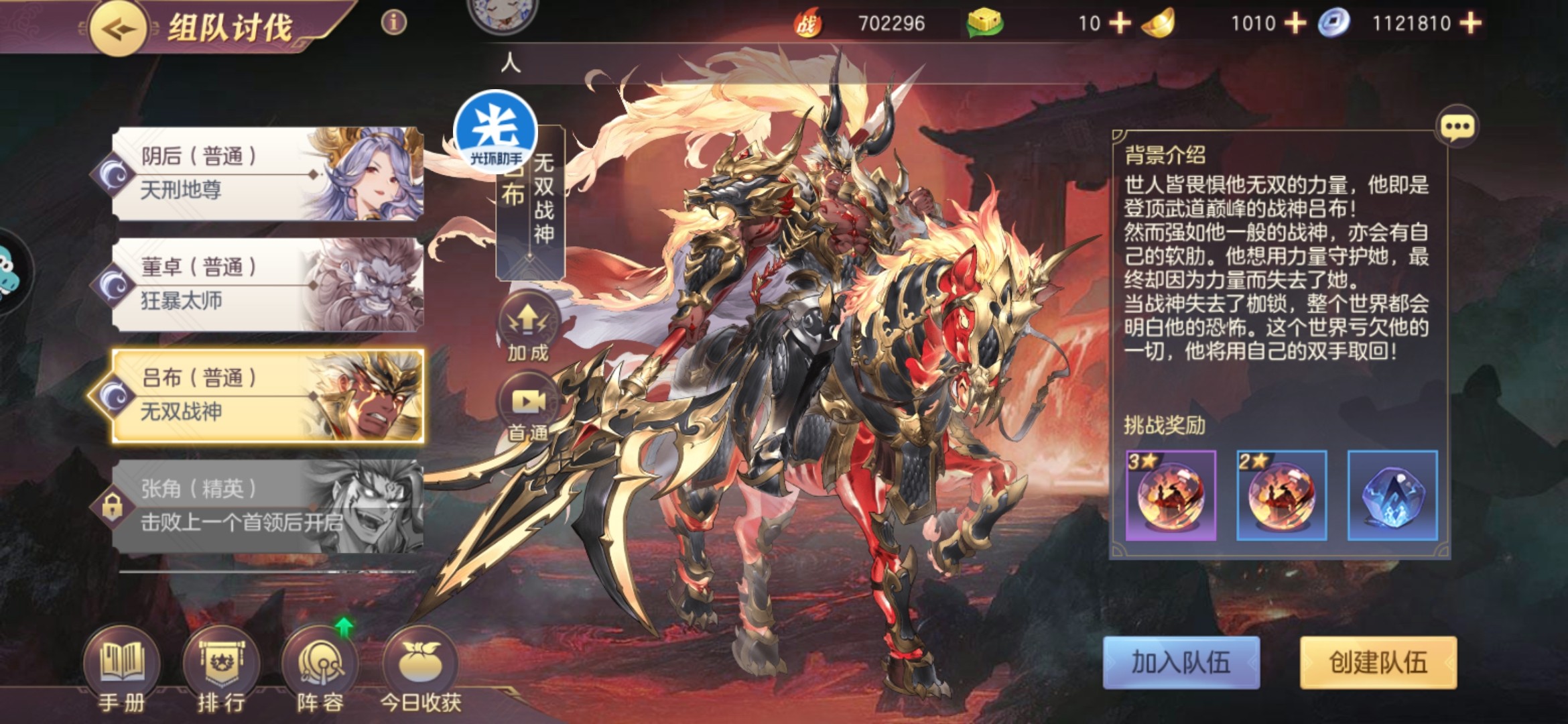Screen dimensions: 1568x724
Task: Inspect the 3-star challenge reward orb
Action: pos(1171,495)
